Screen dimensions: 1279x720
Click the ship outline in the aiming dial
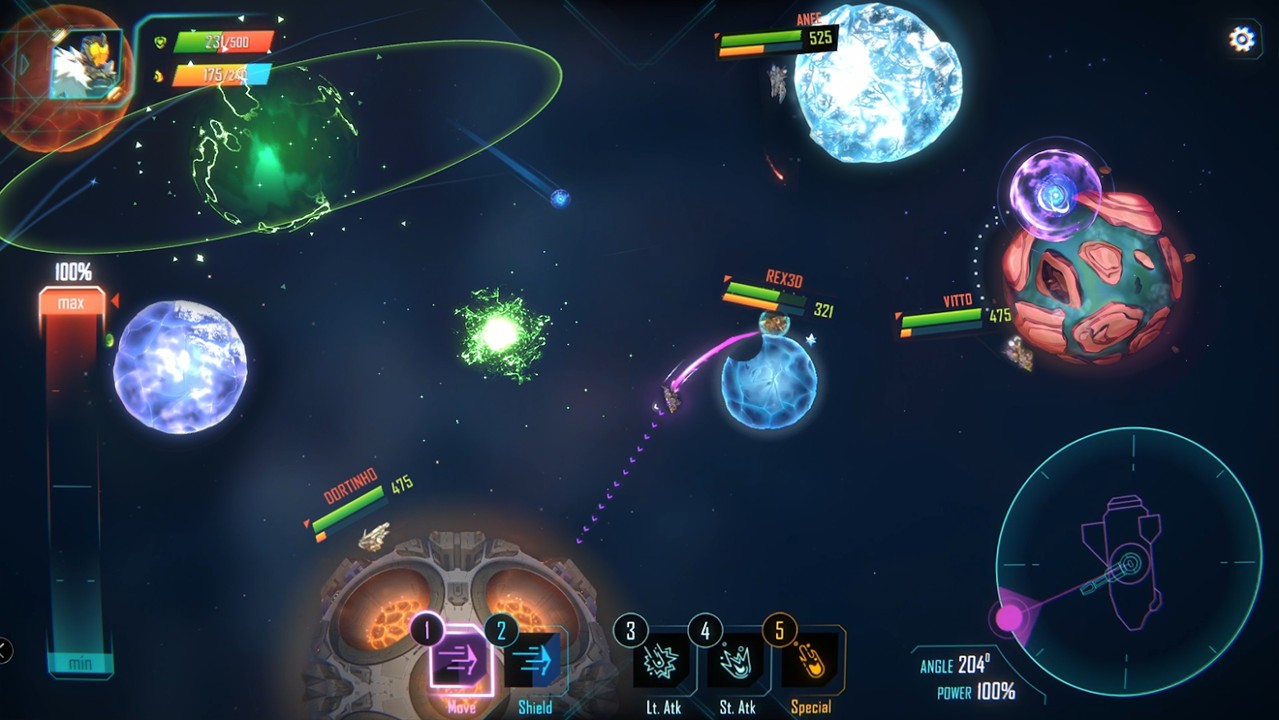1124,558
